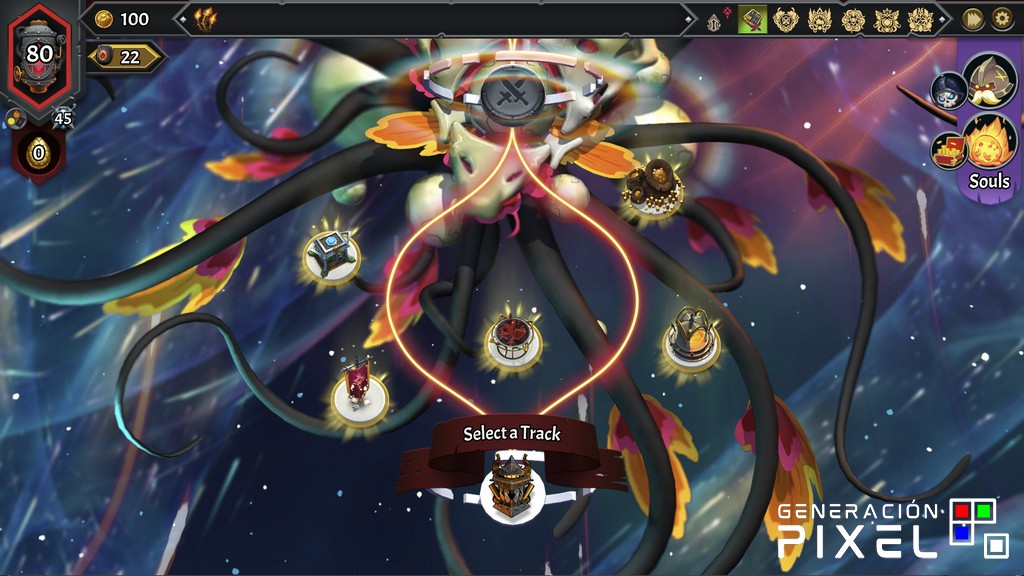Viewport: 1024px width, 576px height.
Task: View the deck showing 22 cards
Action: 126,57
